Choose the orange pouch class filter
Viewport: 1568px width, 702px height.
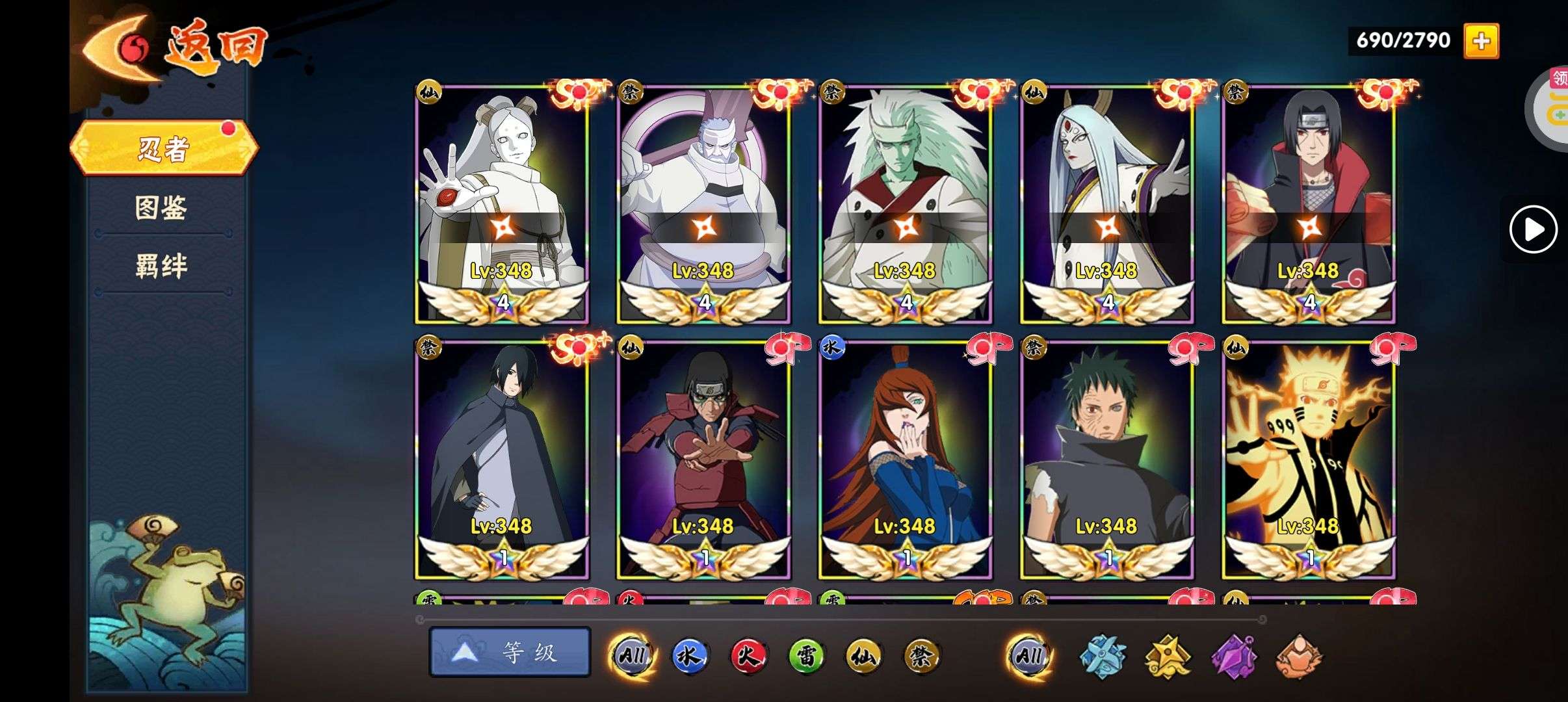coord(1298,656)
